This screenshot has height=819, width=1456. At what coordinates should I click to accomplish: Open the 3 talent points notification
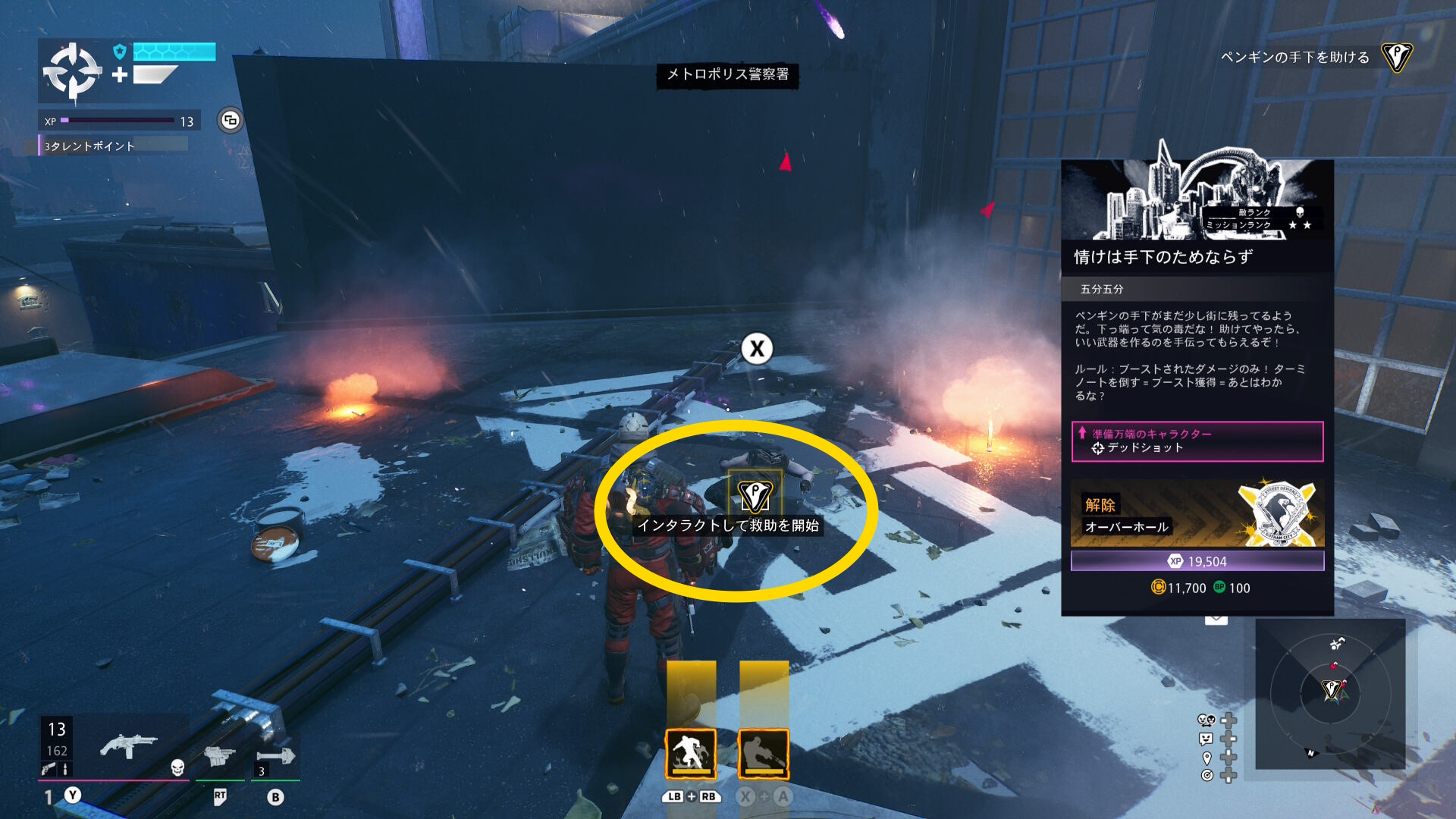click(114, 146)
